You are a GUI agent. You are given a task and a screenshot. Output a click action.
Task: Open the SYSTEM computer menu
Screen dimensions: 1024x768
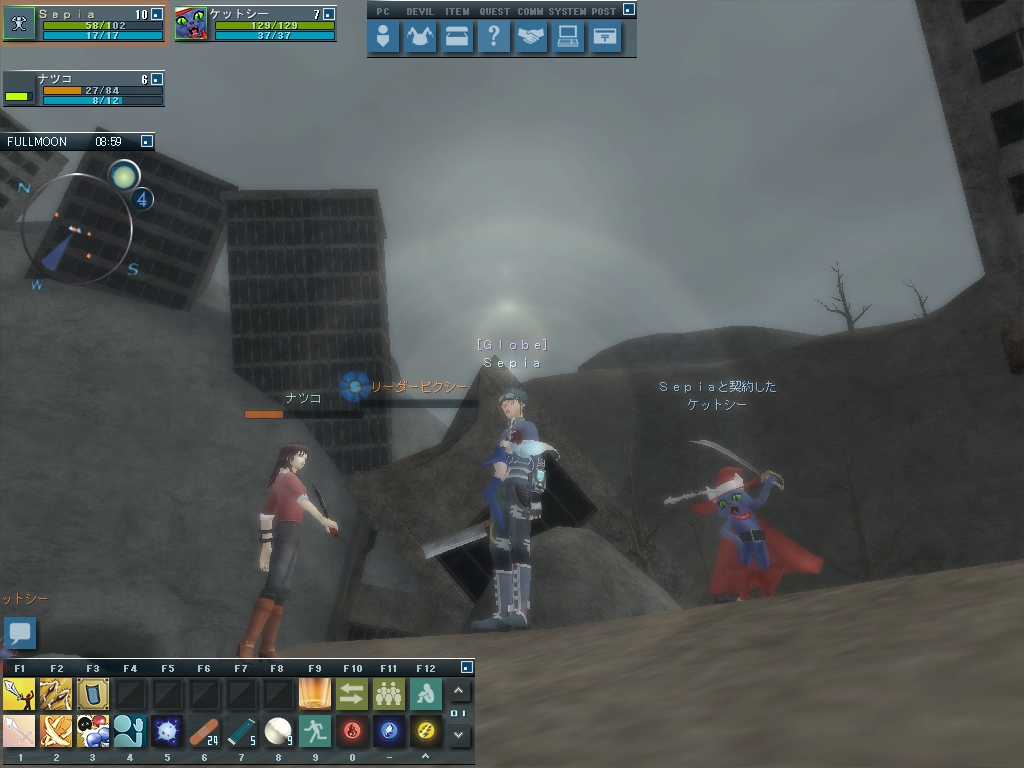tap(568, 38)
